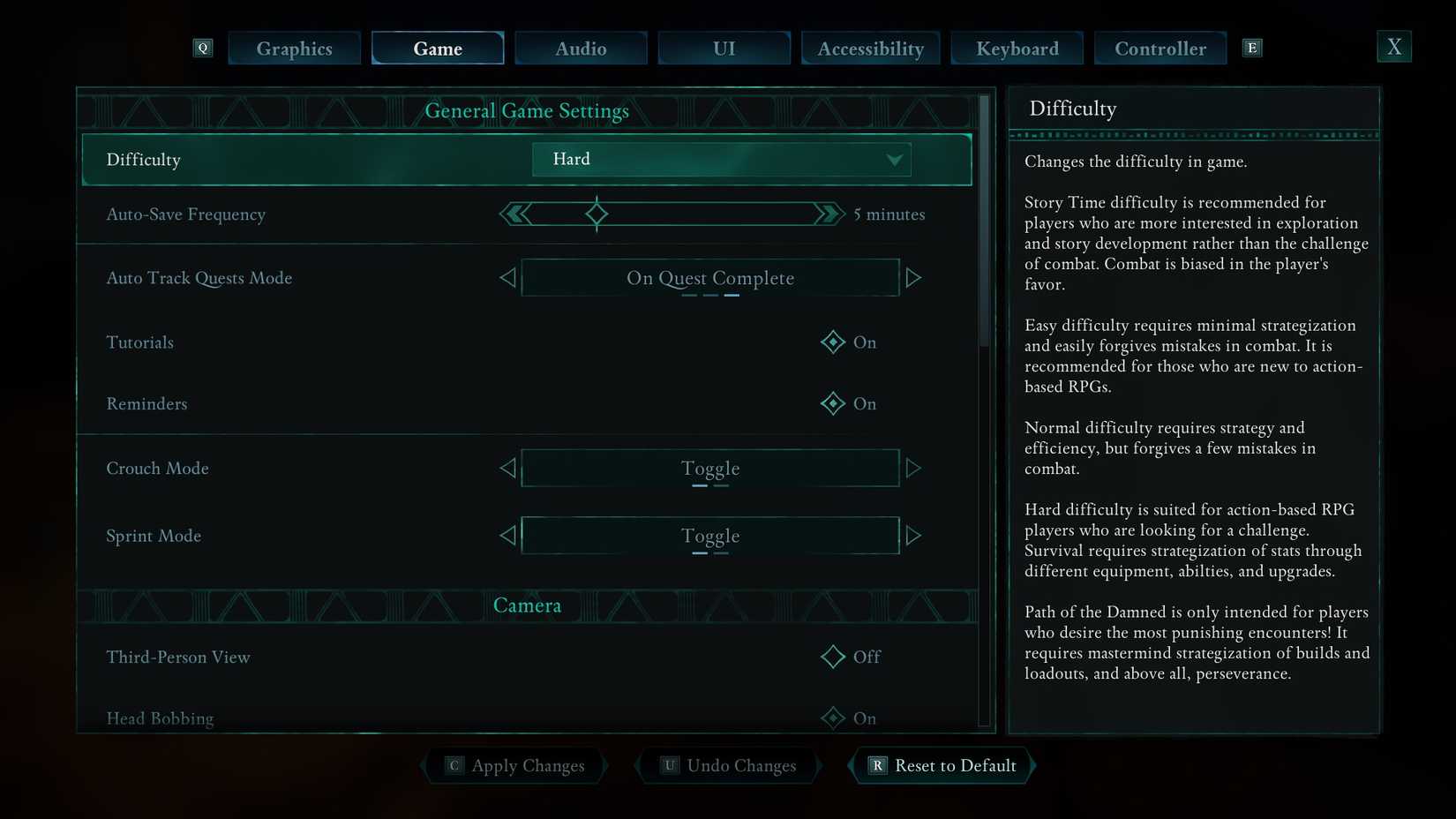
Task: Click the E key icon to cycle tabs right
Action: pos(1251,48)
